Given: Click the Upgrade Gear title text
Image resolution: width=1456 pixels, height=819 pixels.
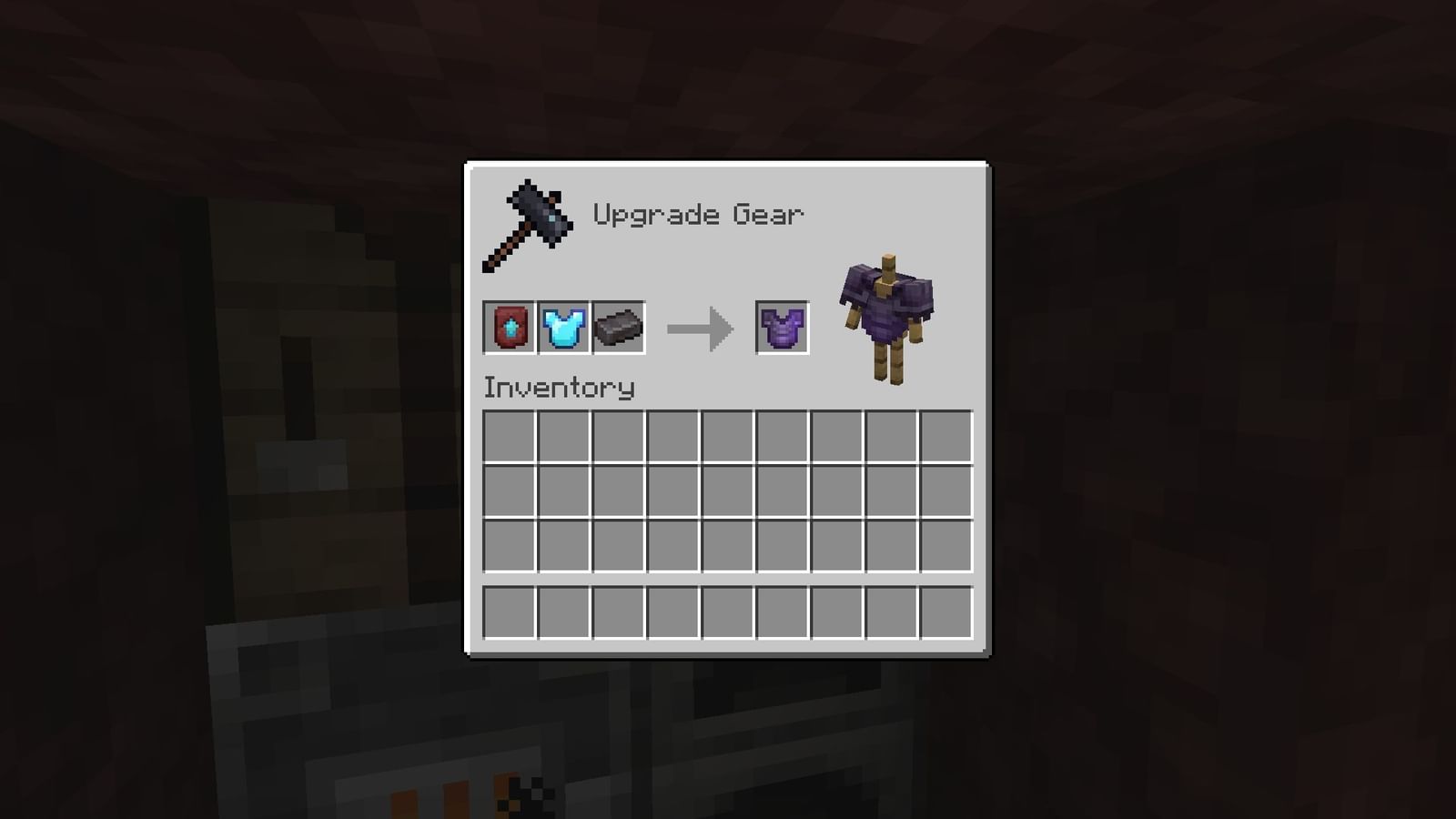Looking at the screenshot, I should pyautogui.click(x=699, y=214).
